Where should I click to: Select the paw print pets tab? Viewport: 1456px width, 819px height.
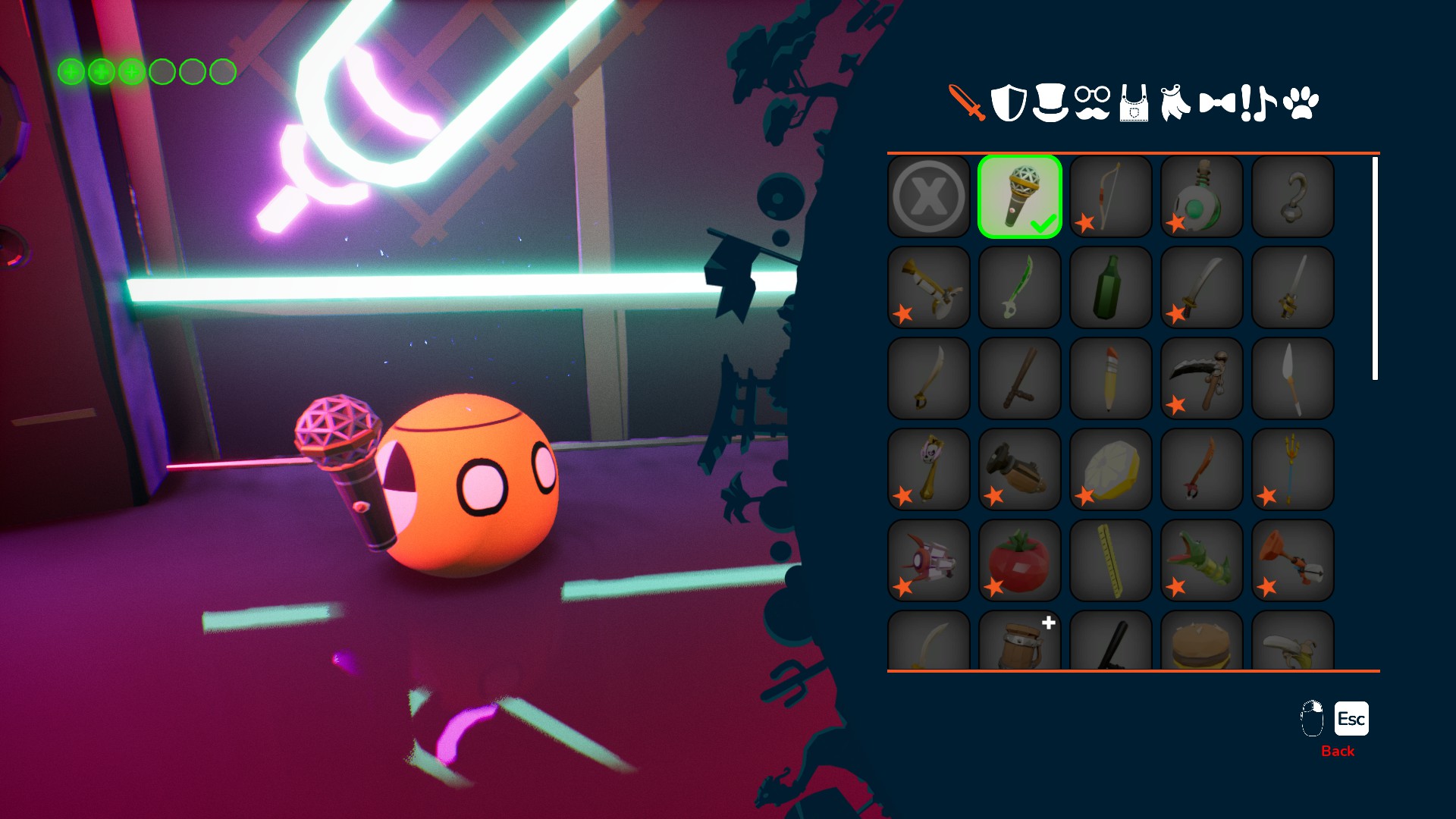(x=1301, y=103)
